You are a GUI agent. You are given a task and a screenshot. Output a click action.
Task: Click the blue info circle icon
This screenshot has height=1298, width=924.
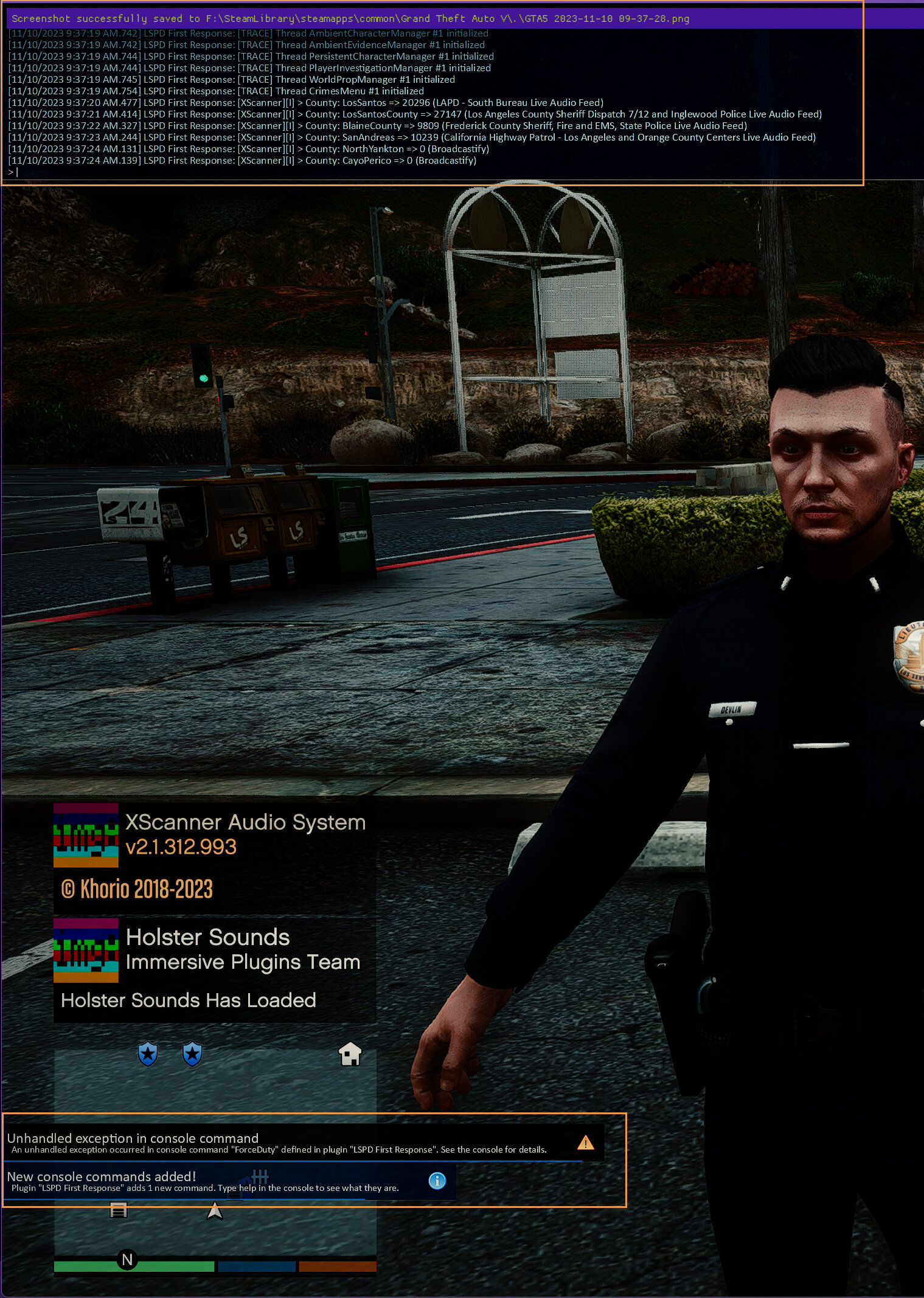pos(437,1181)
